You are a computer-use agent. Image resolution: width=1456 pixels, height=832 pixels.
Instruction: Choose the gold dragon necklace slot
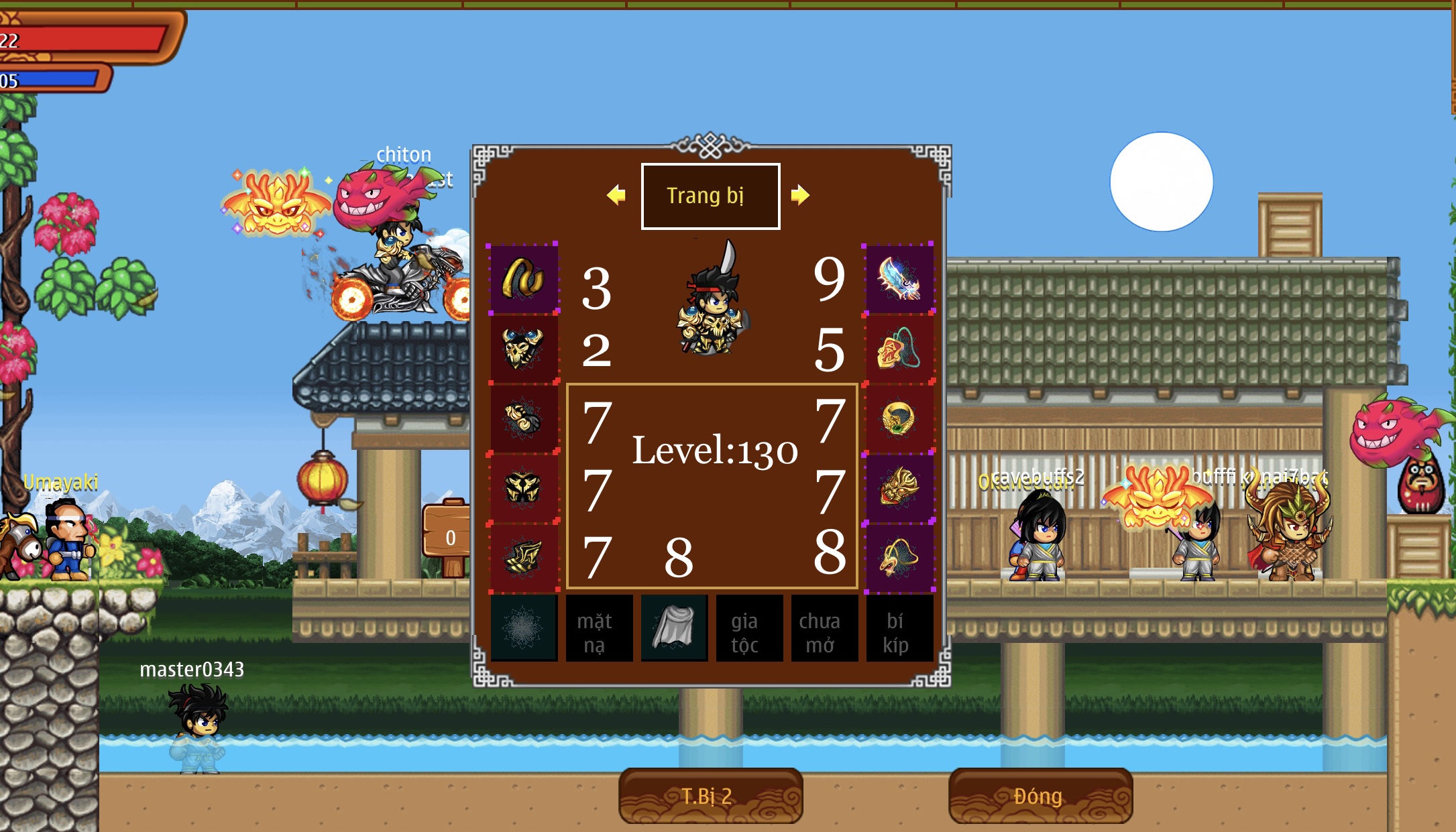click(899, 557)
